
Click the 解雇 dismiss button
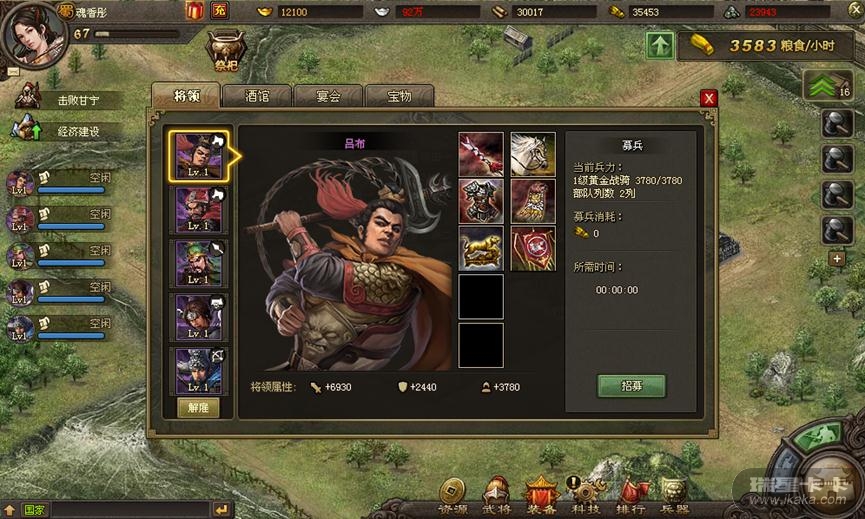[x=198, y=407]
